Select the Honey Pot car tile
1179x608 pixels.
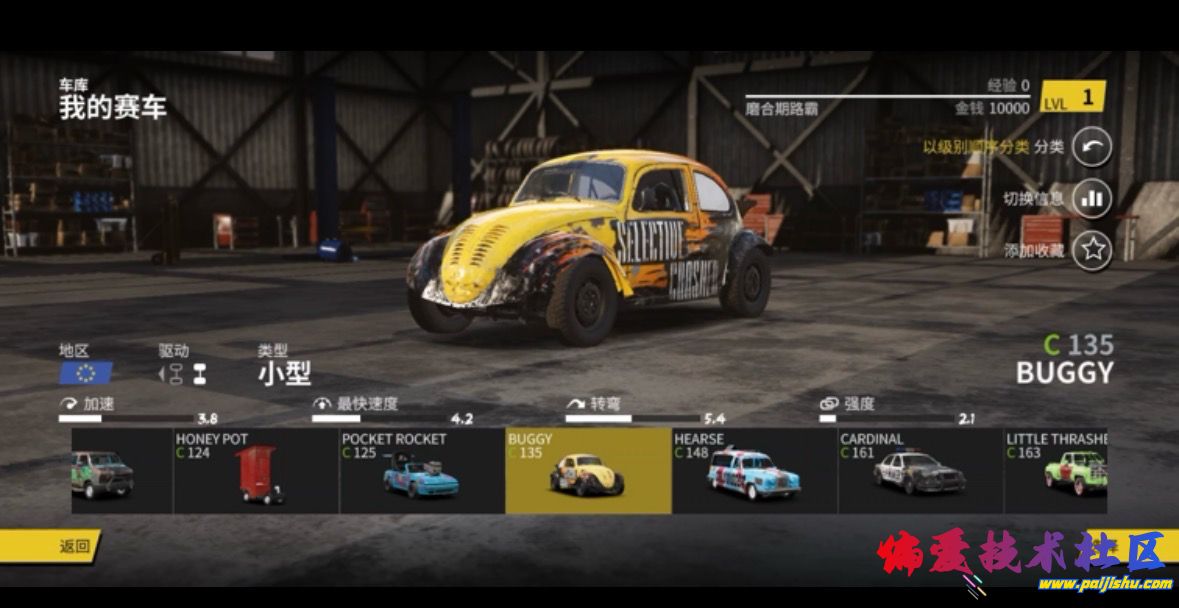point(256,471)
